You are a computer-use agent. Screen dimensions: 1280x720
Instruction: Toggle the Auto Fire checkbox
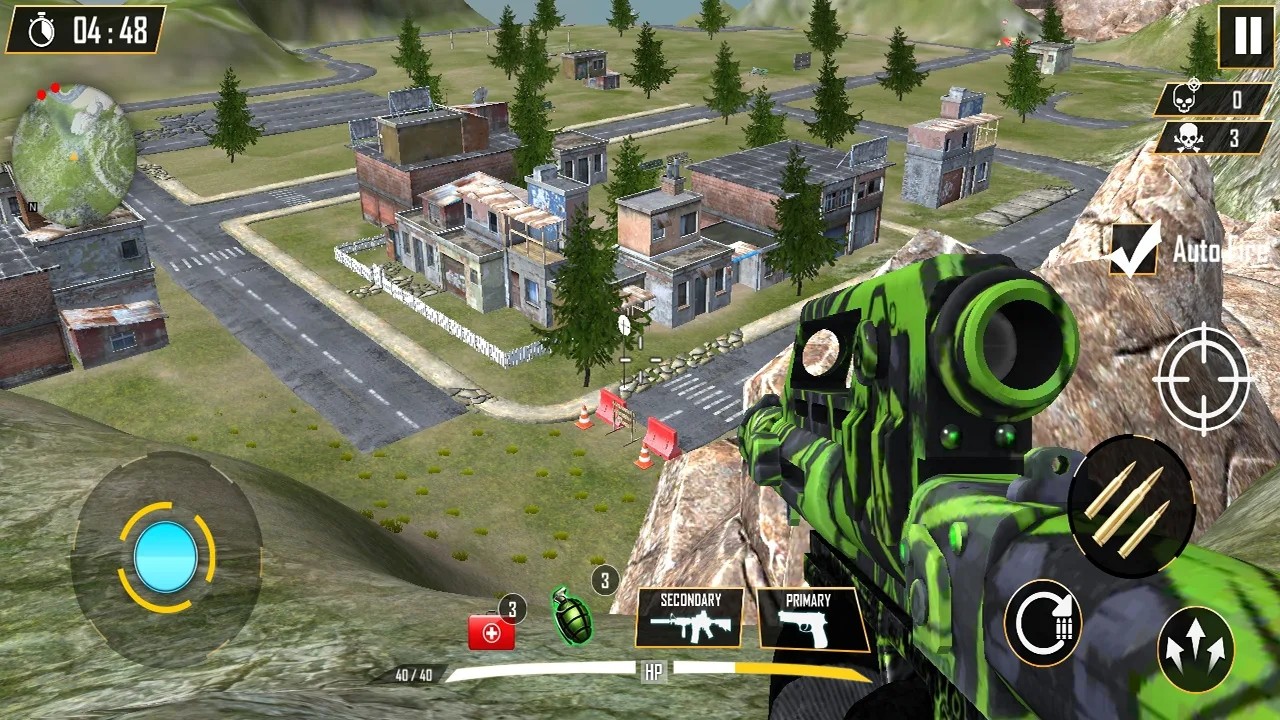coord(1133,249)
